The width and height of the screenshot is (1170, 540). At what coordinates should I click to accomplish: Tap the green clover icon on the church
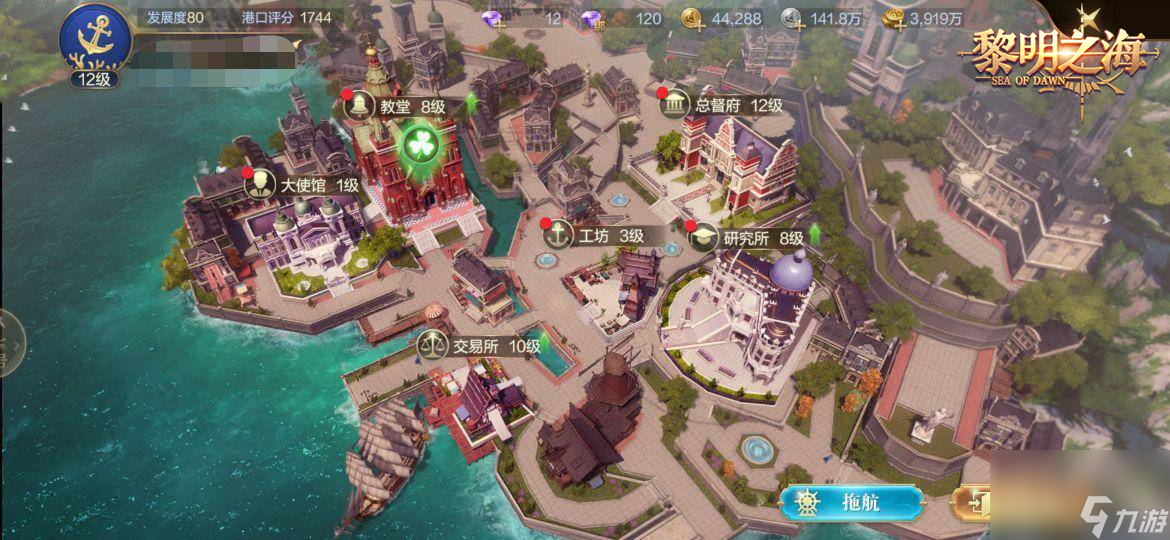point(421,146)
